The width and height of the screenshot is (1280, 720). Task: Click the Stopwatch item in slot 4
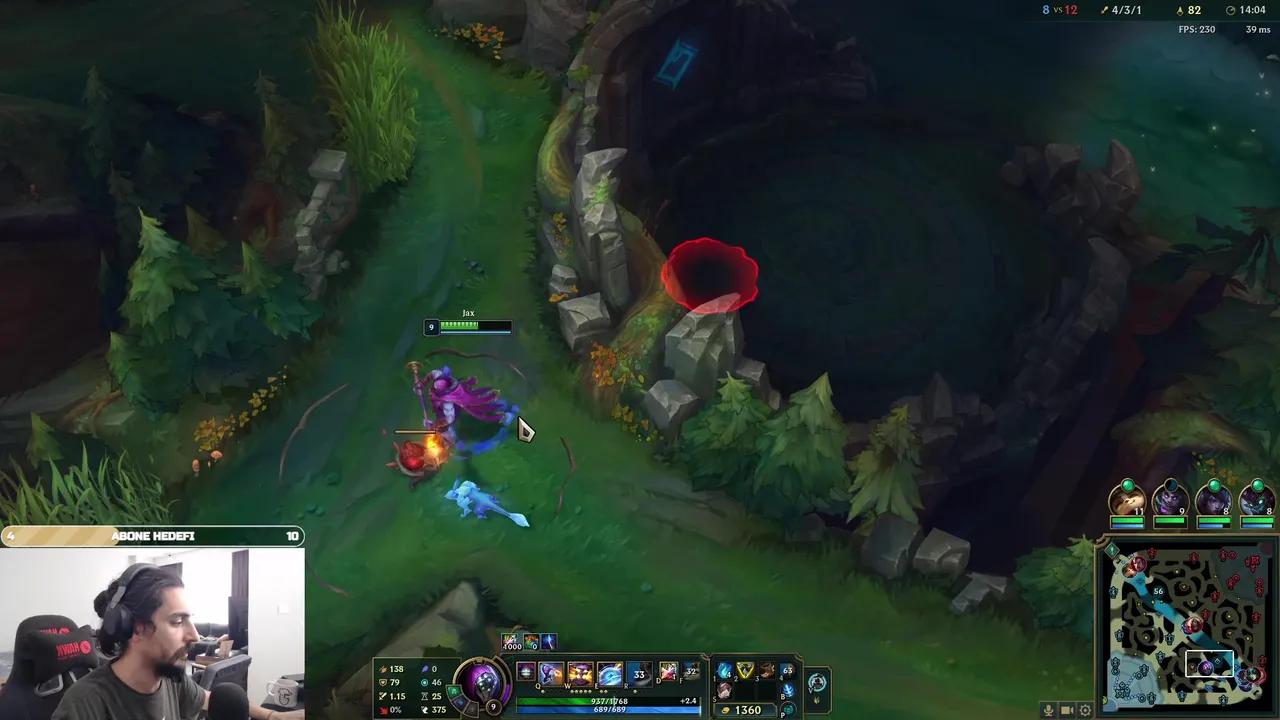pos(787,671)
